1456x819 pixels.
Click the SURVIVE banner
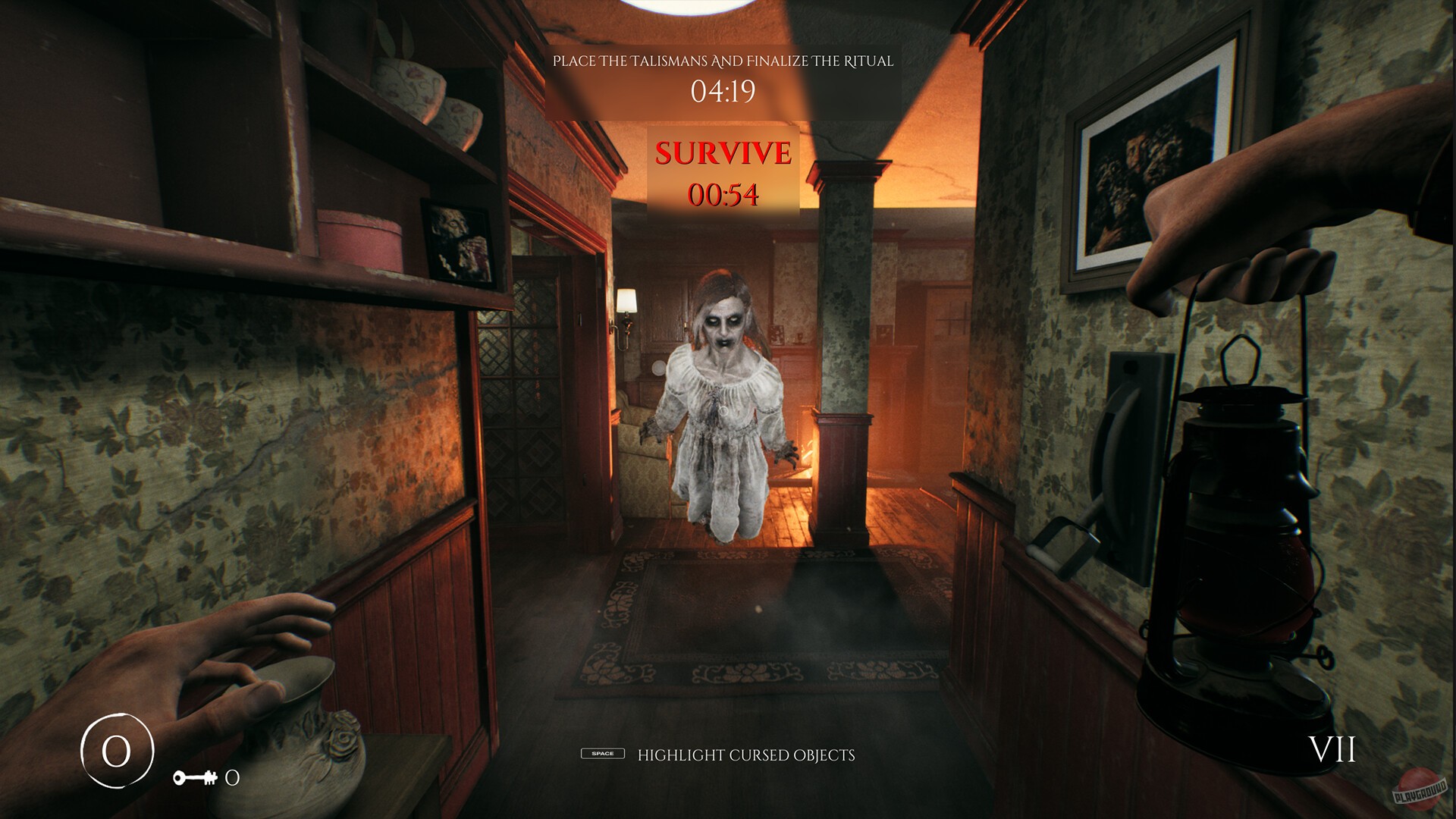721,151
